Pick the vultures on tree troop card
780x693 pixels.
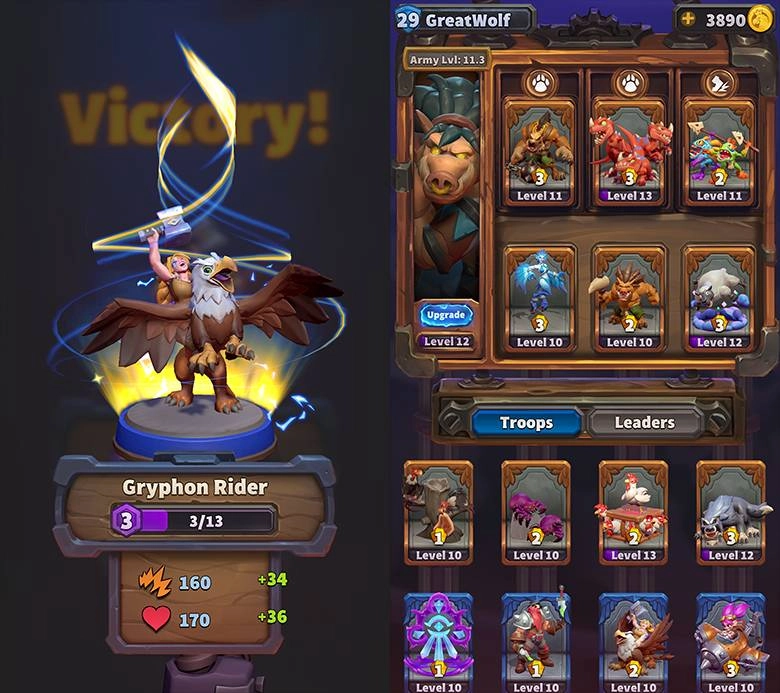click(x=439, y=510)
